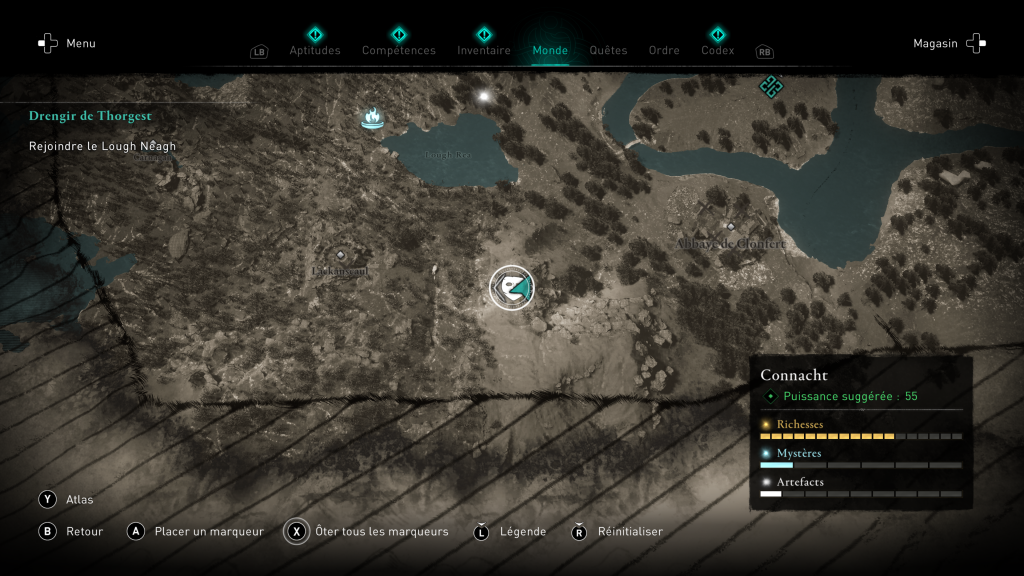Select the teal knot marker on map
Viewport: 1024px width, 576px height.
point(770,86)
